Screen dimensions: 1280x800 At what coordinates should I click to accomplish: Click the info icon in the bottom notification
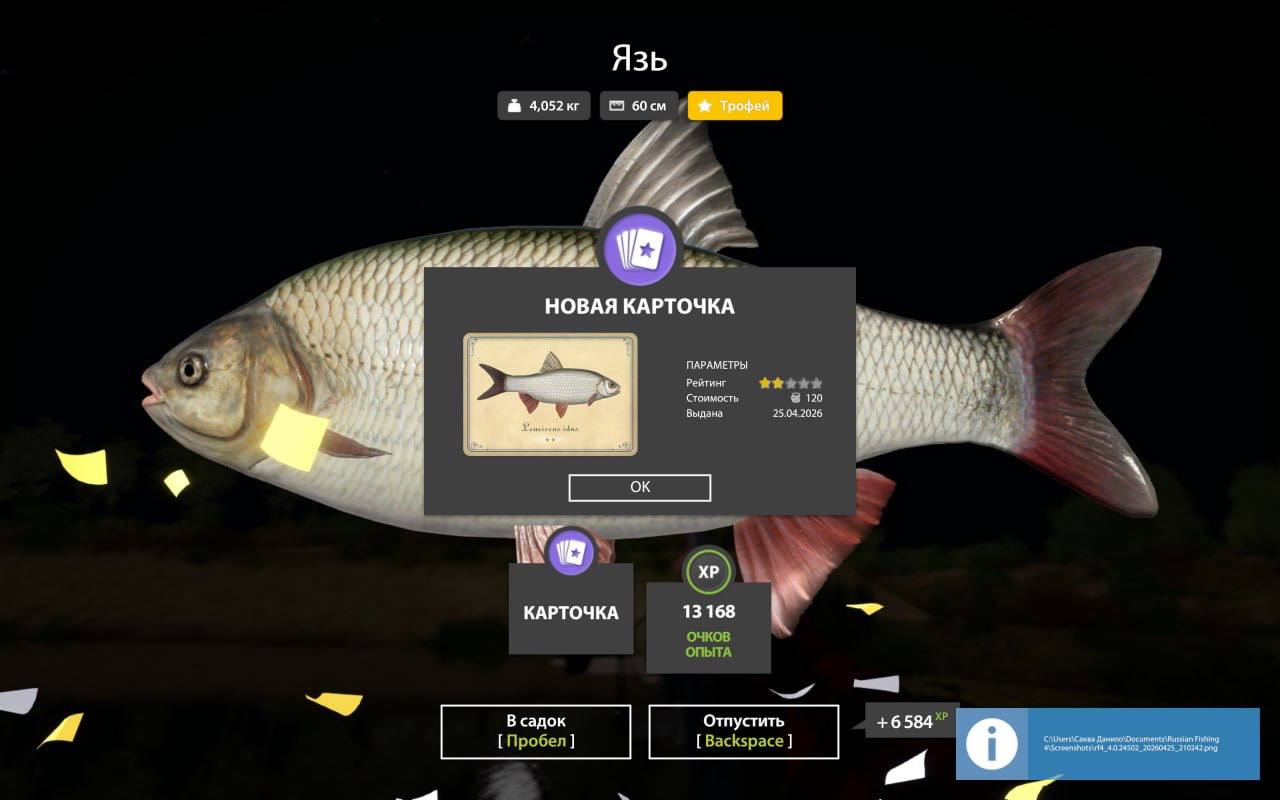pos(991,744)
